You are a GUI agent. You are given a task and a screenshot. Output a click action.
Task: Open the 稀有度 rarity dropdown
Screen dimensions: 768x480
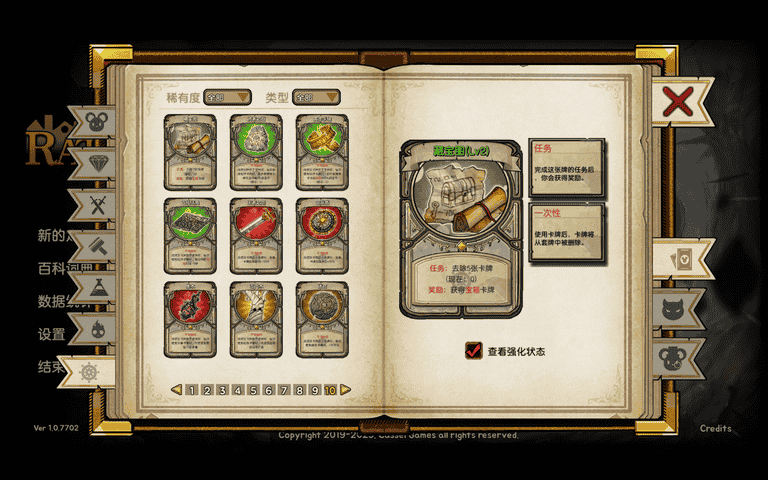point(227,97)
